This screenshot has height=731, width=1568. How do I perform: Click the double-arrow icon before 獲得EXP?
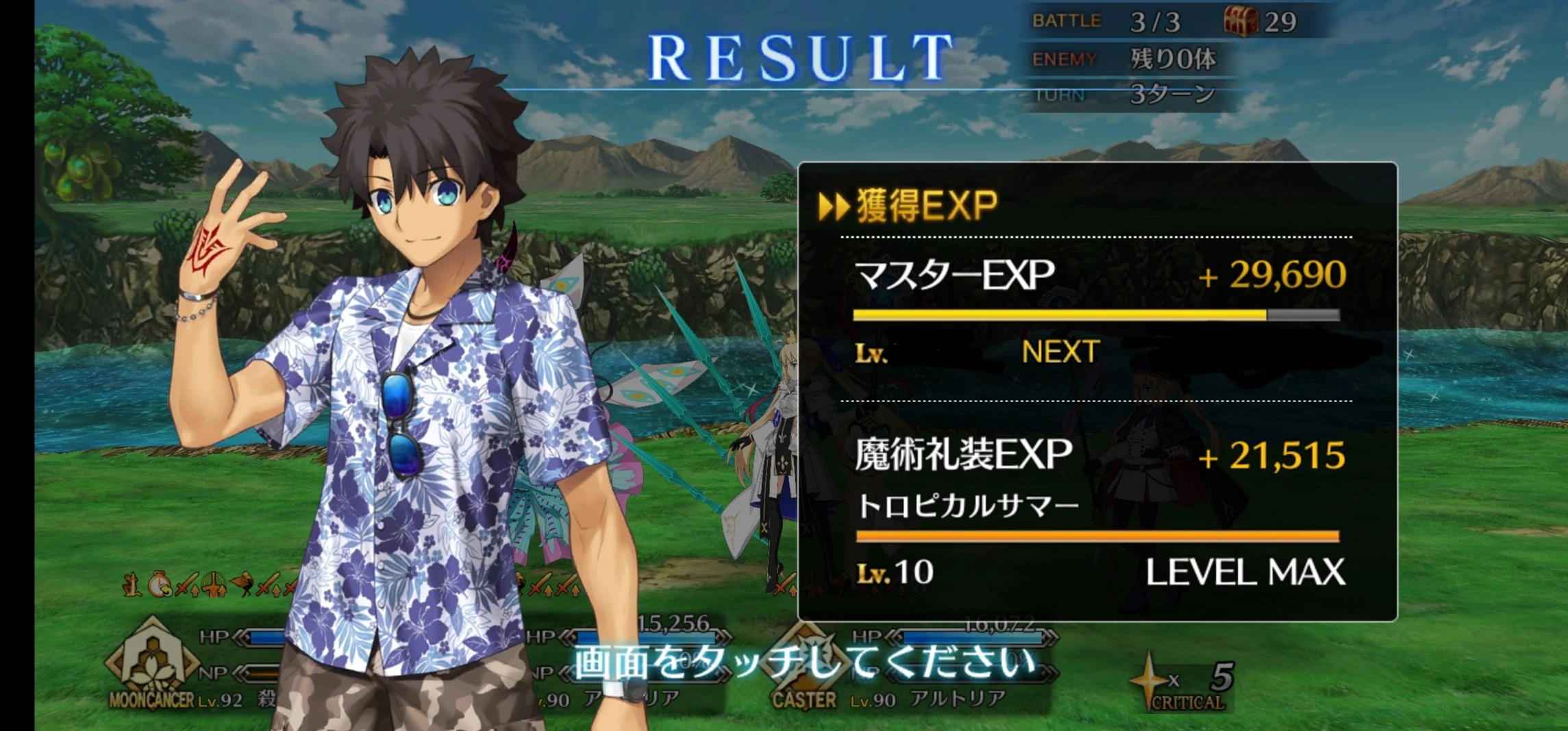pyautogui.click(x=833, y=204)
